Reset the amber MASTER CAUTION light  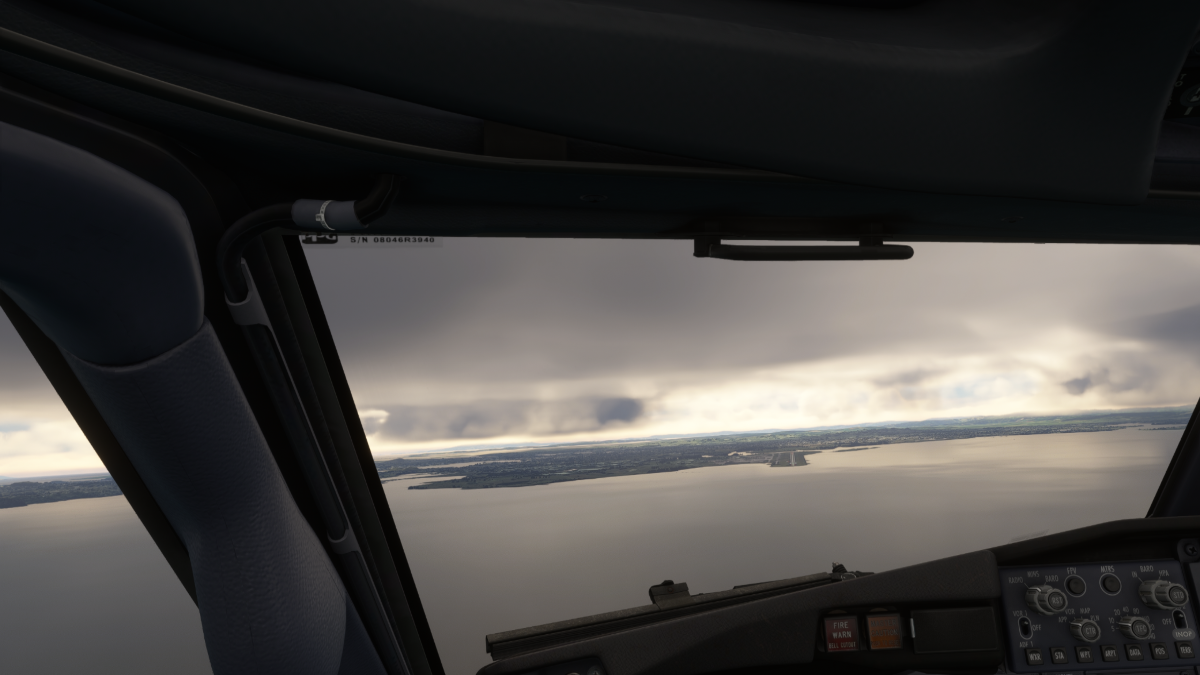click(884, 630)
